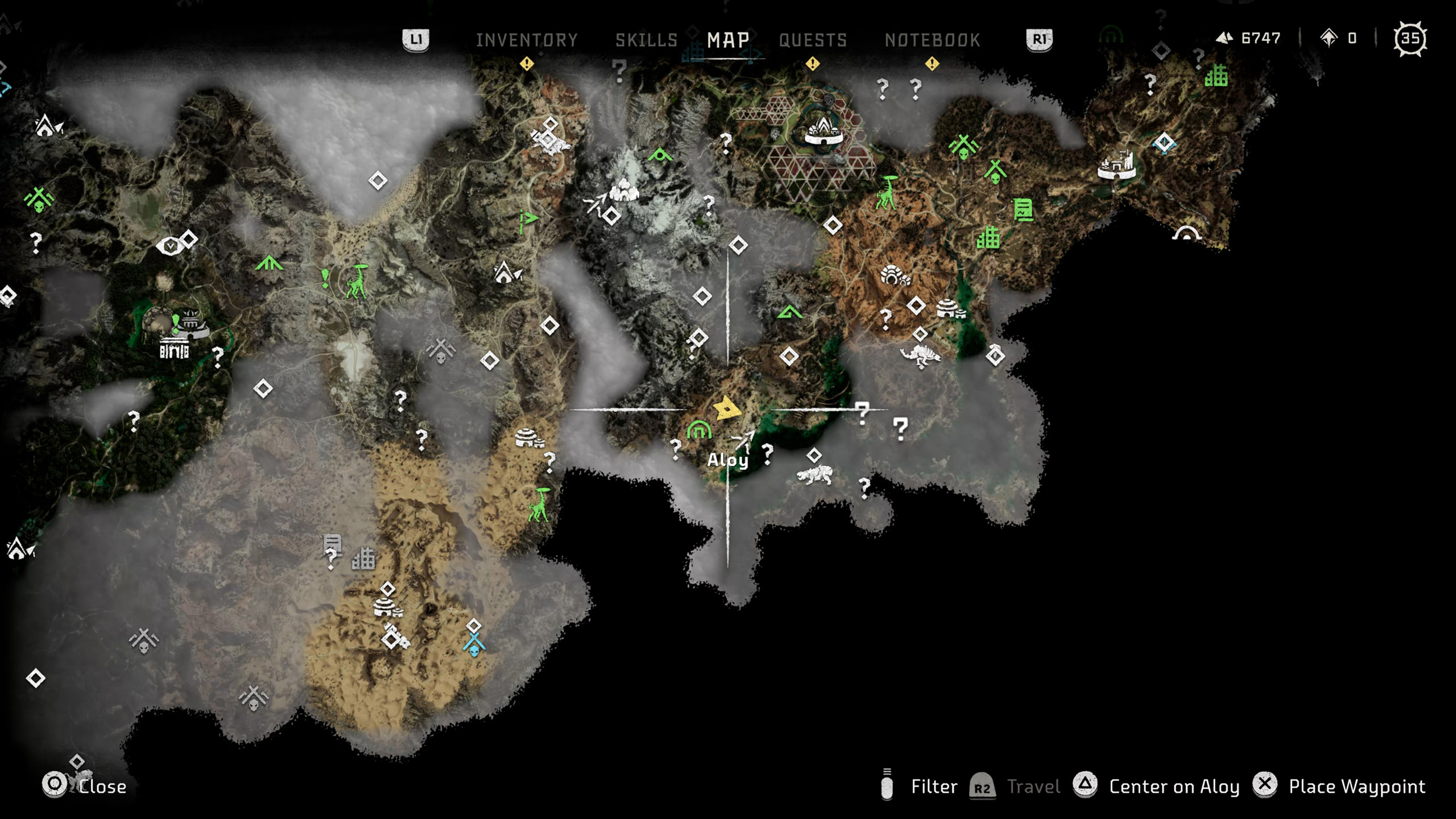Select the white bear-like machine site icon

tap(814, 475)
